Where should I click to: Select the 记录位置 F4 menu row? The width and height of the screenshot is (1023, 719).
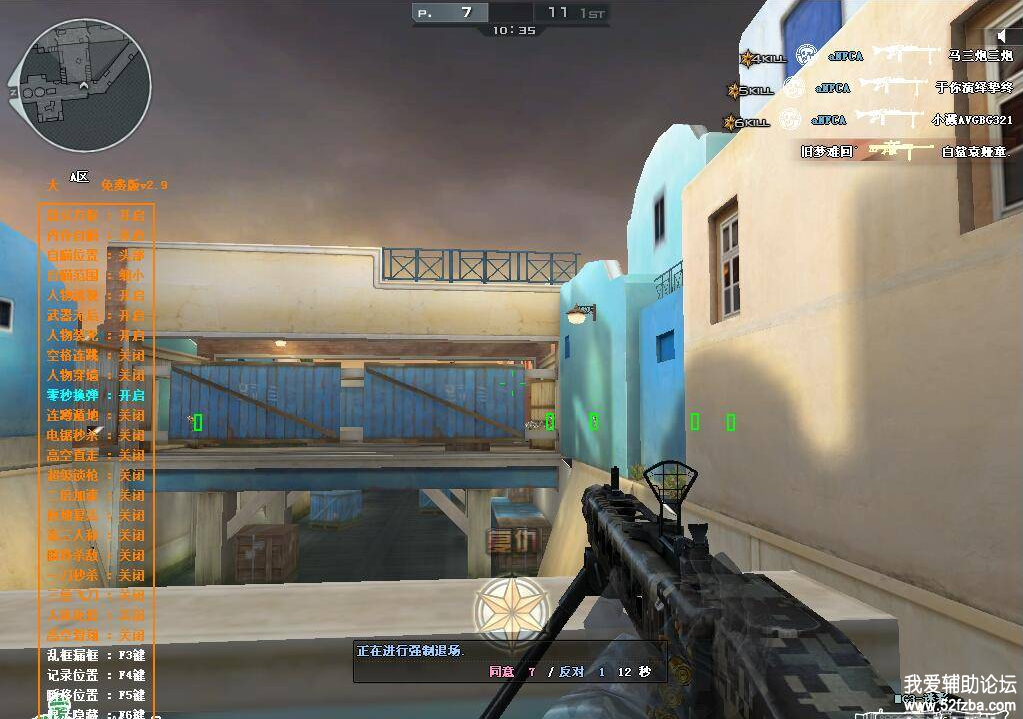click(x=96, y=675)
